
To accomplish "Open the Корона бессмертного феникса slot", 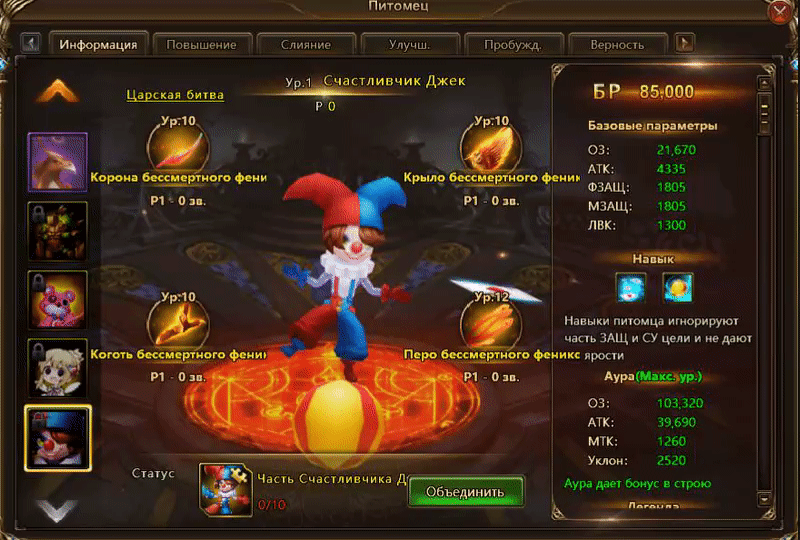I will (178, 147).
